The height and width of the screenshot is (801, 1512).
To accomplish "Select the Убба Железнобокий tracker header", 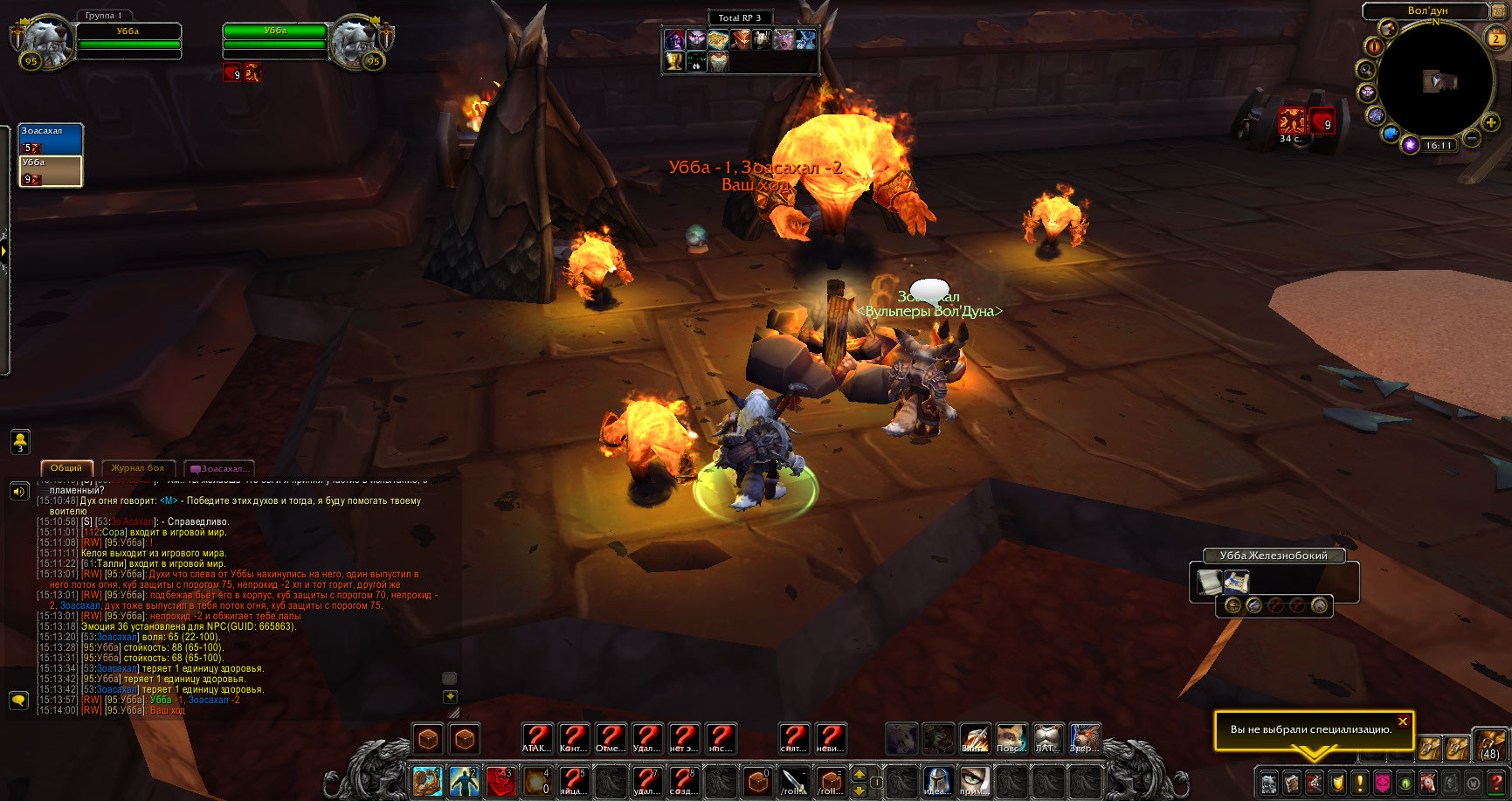I will pos(1273,556).
